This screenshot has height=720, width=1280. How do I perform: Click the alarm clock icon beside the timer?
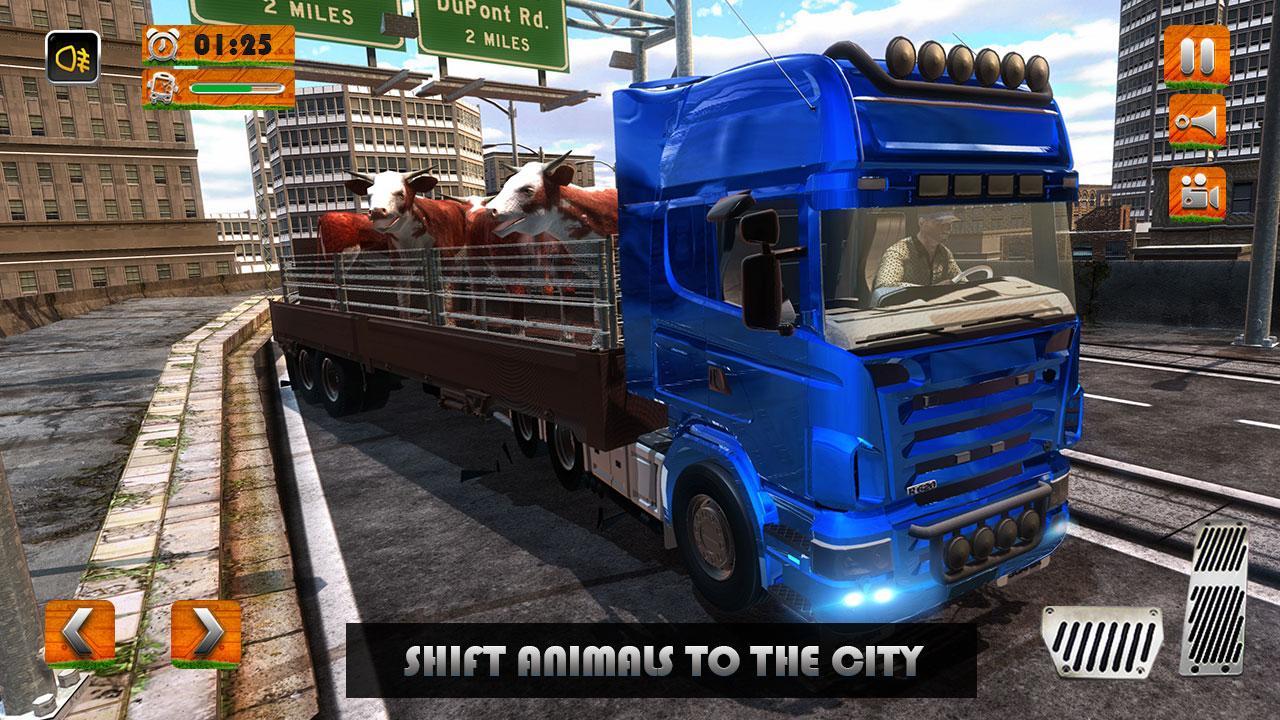163,43
